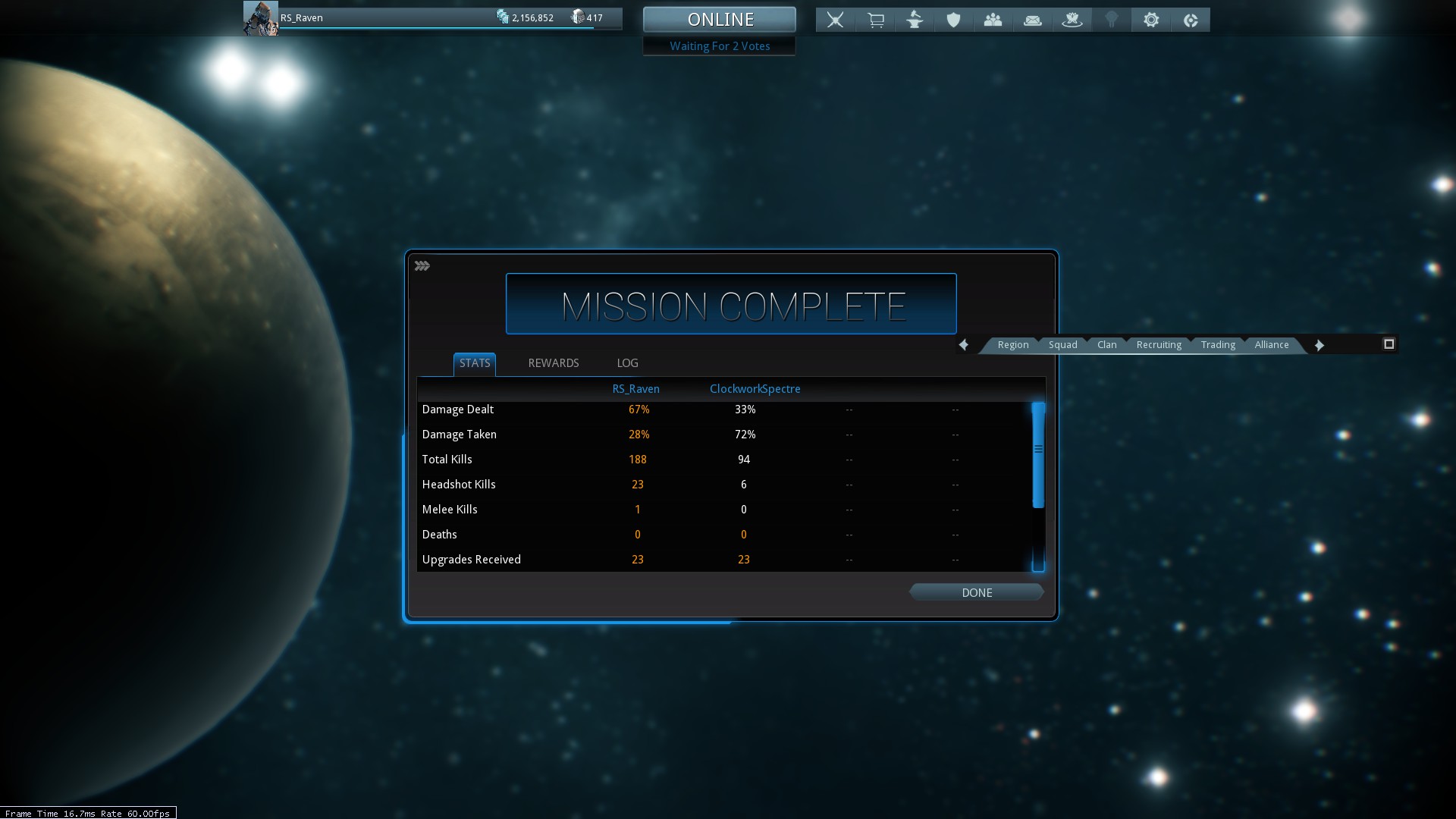
Task: Open the three-people contacts icon
Action: (x=993, y=20)
